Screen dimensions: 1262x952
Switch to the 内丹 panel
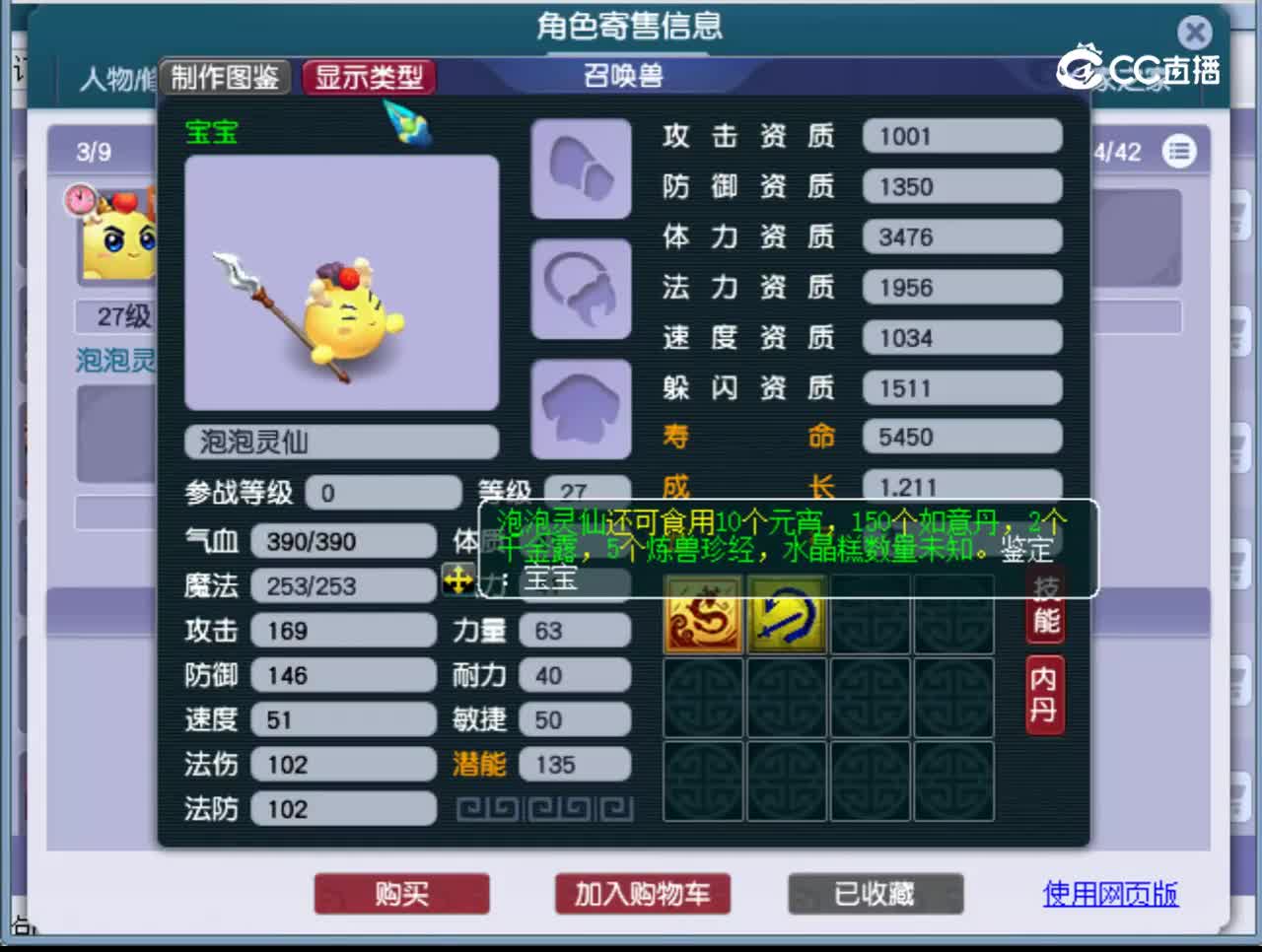[x=1045, y=692]
